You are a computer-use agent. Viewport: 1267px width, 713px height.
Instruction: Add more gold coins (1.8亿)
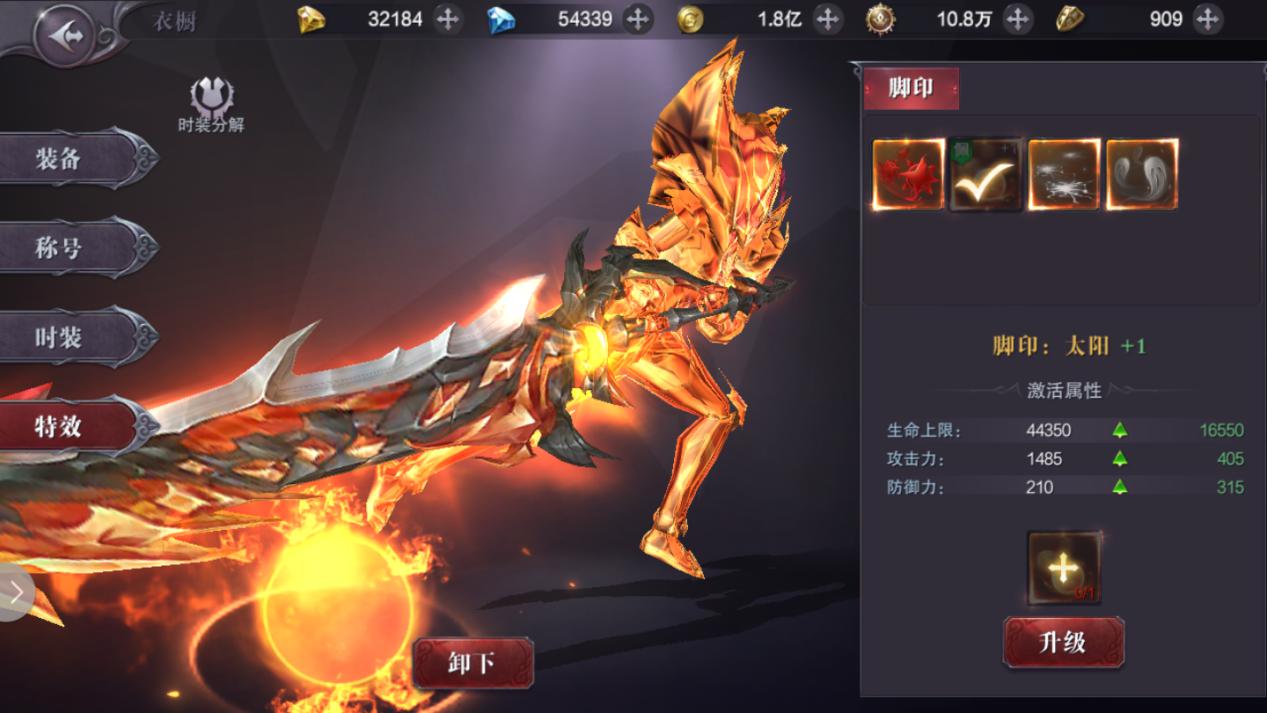point(827,19)
